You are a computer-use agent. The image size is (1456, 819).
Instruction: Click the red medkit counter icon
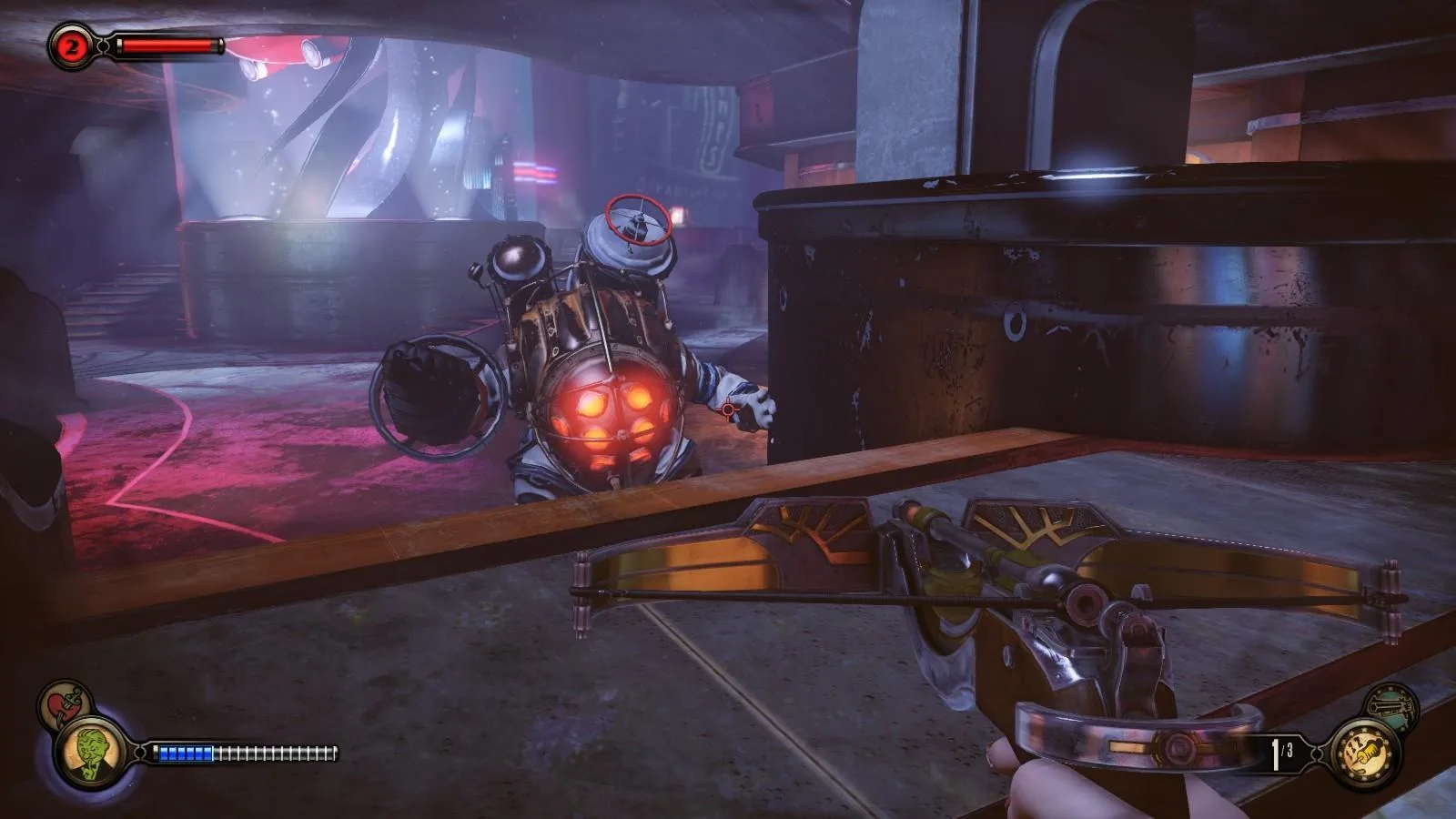[x=70, y=46]
